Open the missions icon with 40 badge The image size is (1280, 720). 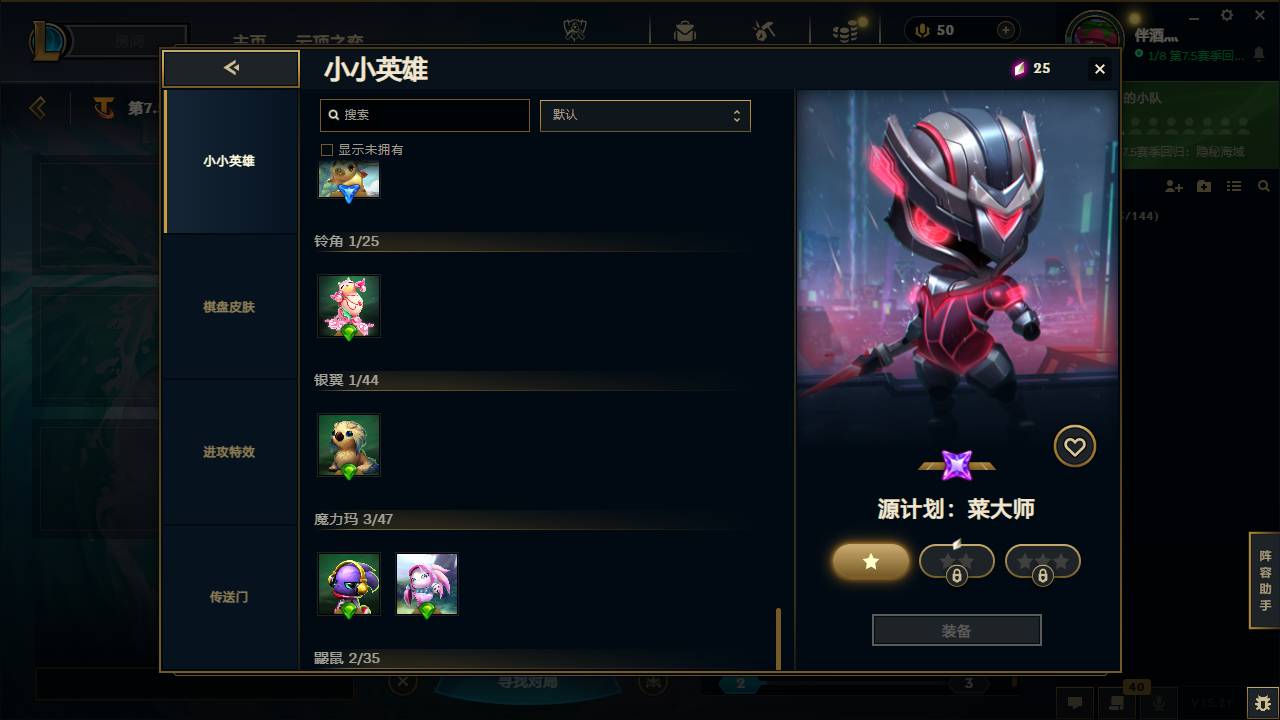pyautogui.click(x=1117, y=703)
